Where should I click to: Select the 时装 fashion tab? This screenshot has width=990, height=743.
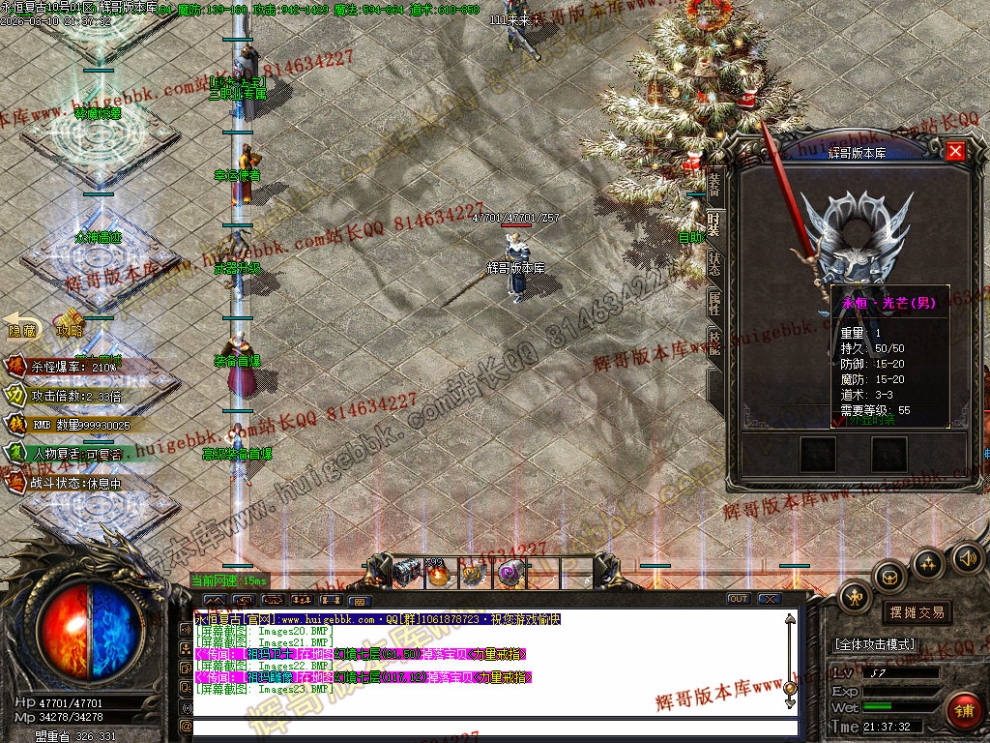(x=715, y=224)
